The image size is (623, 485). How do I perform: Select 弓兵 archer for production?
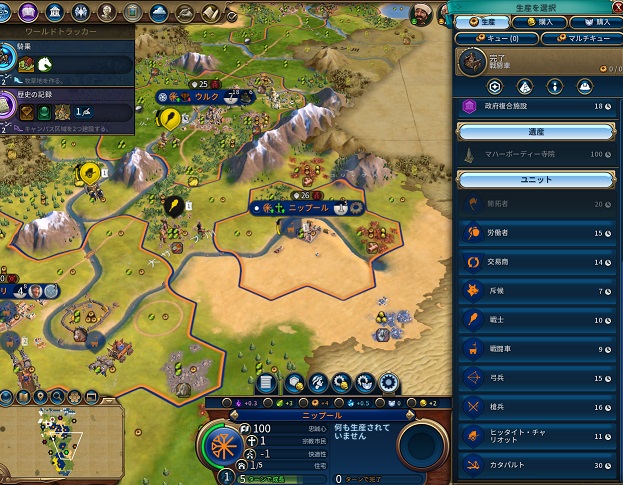[540, 379]
